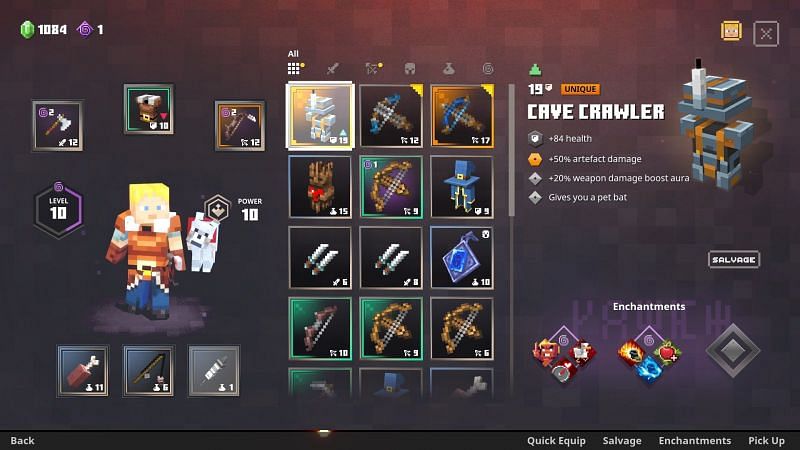Viewport: 800px width, 450px height.
Task: Select the equipped axe melee slot
Action: pyautogui.click(x=57, y=125)
